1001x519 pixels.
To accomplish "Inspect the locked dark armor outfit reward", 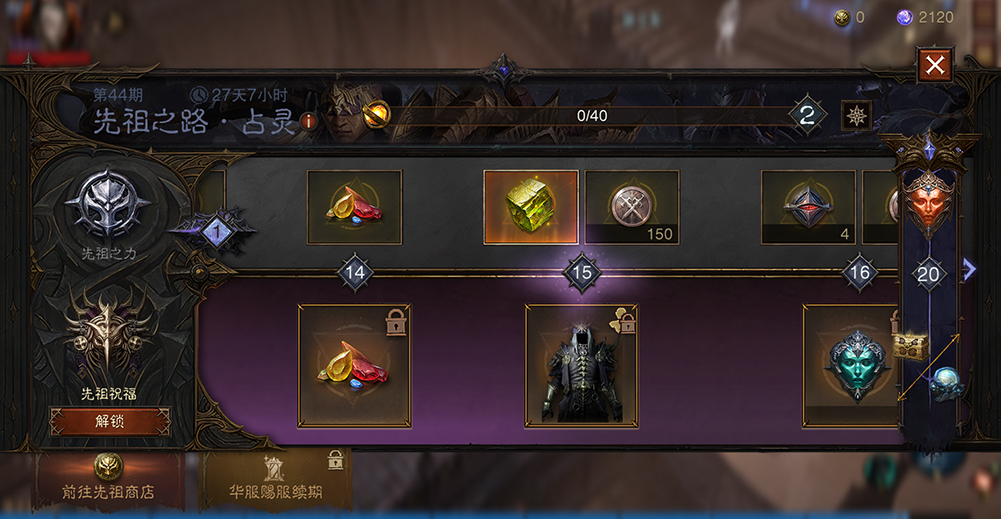I will click(581, 365).
